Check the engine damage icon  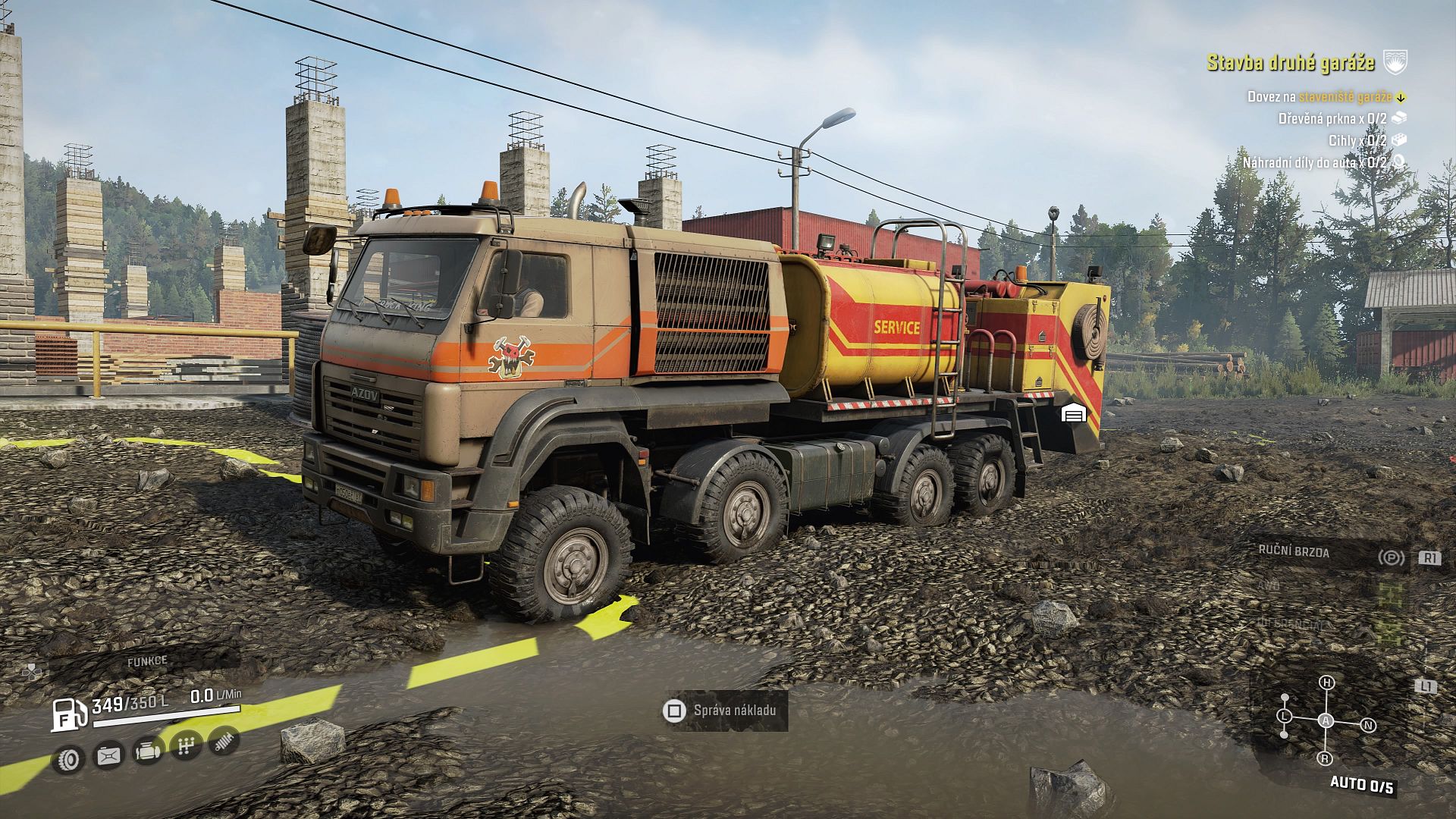(147, 751)
